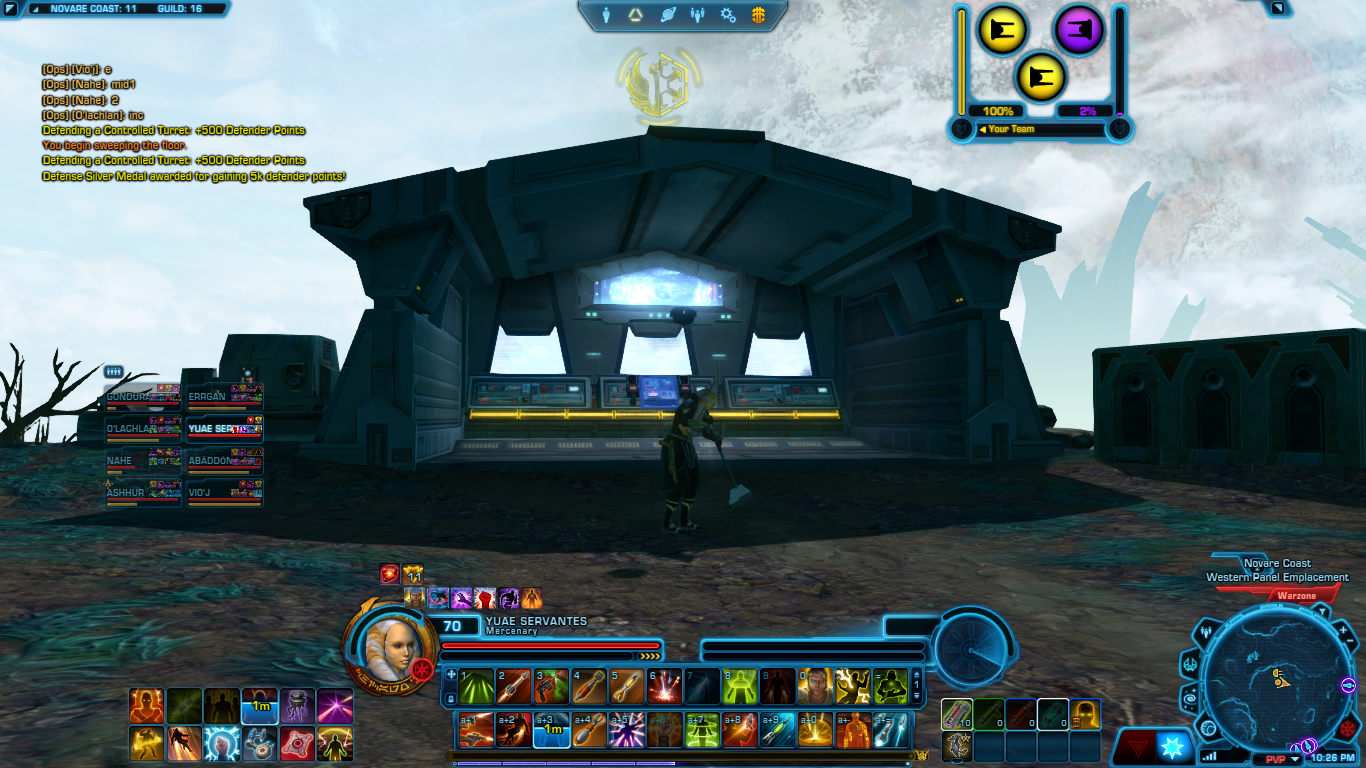Activate the blaster pistol ability in slot 3

[x=551, y=685]
